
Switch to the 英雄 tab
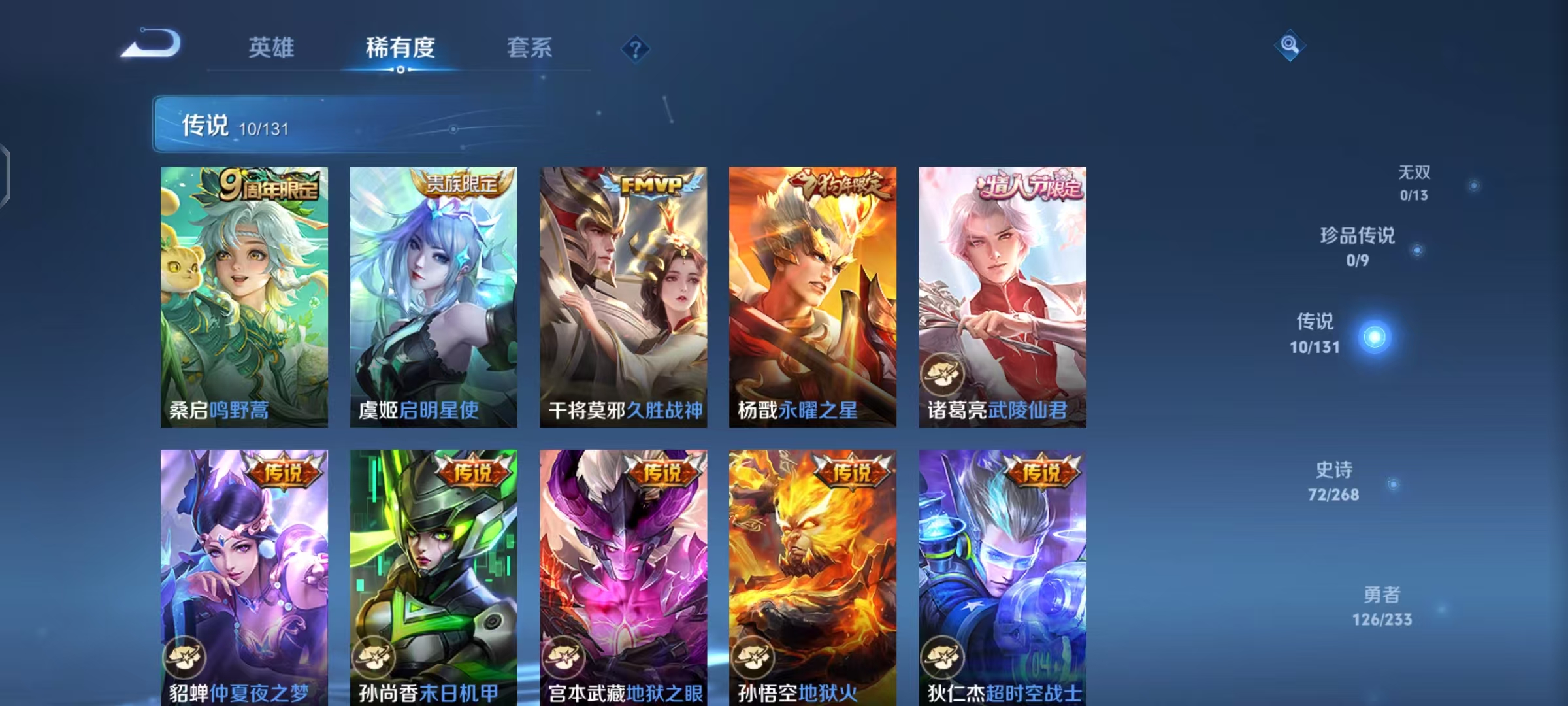coord(272,47)
